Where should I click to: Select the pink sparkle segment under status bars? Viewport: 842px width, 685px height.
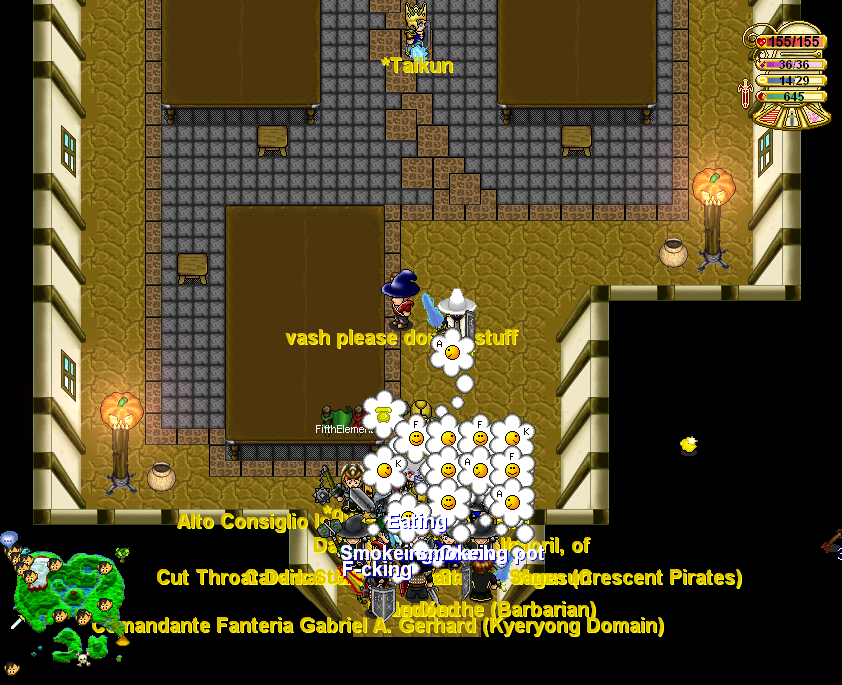[816, 115]
